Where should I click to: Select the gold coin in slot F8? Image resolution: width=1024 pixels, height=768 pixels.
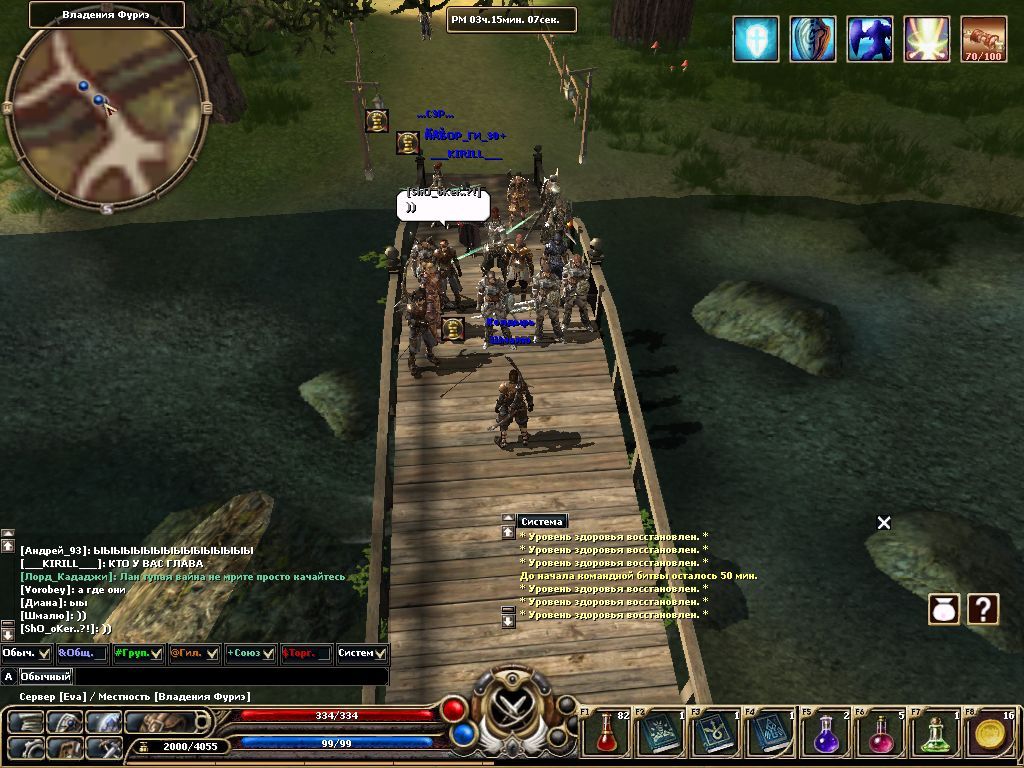point(992,735)
